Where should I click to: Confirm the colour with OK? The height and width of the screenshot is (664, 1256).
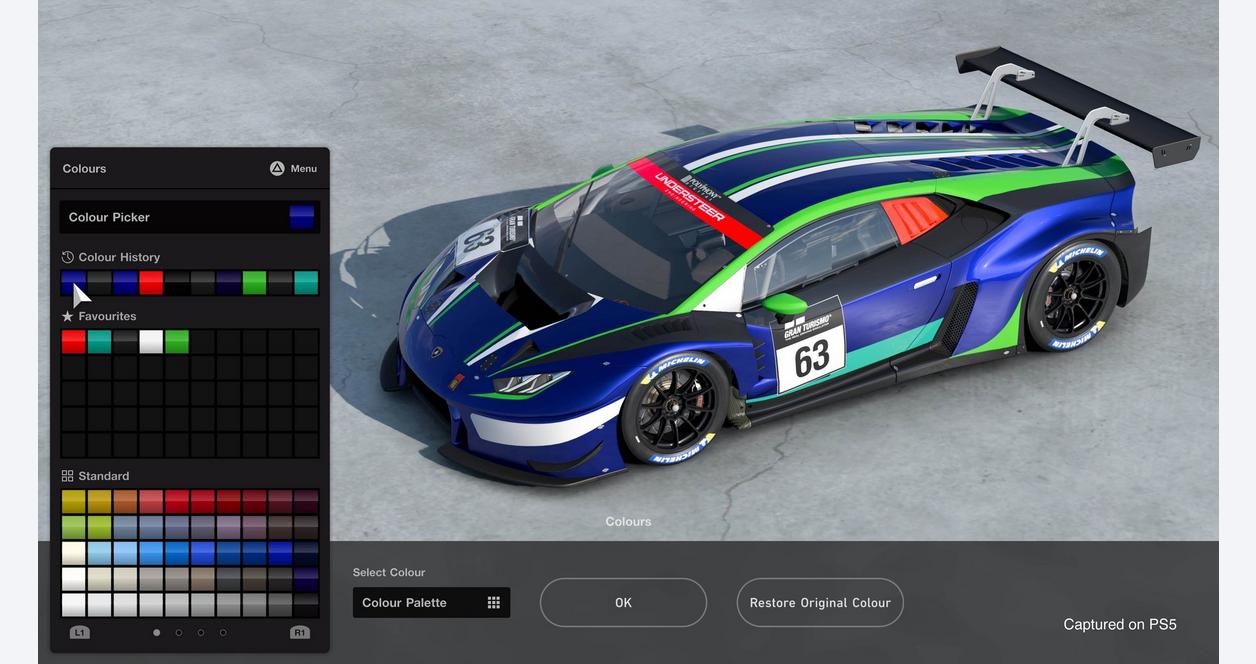pos(623,603)
